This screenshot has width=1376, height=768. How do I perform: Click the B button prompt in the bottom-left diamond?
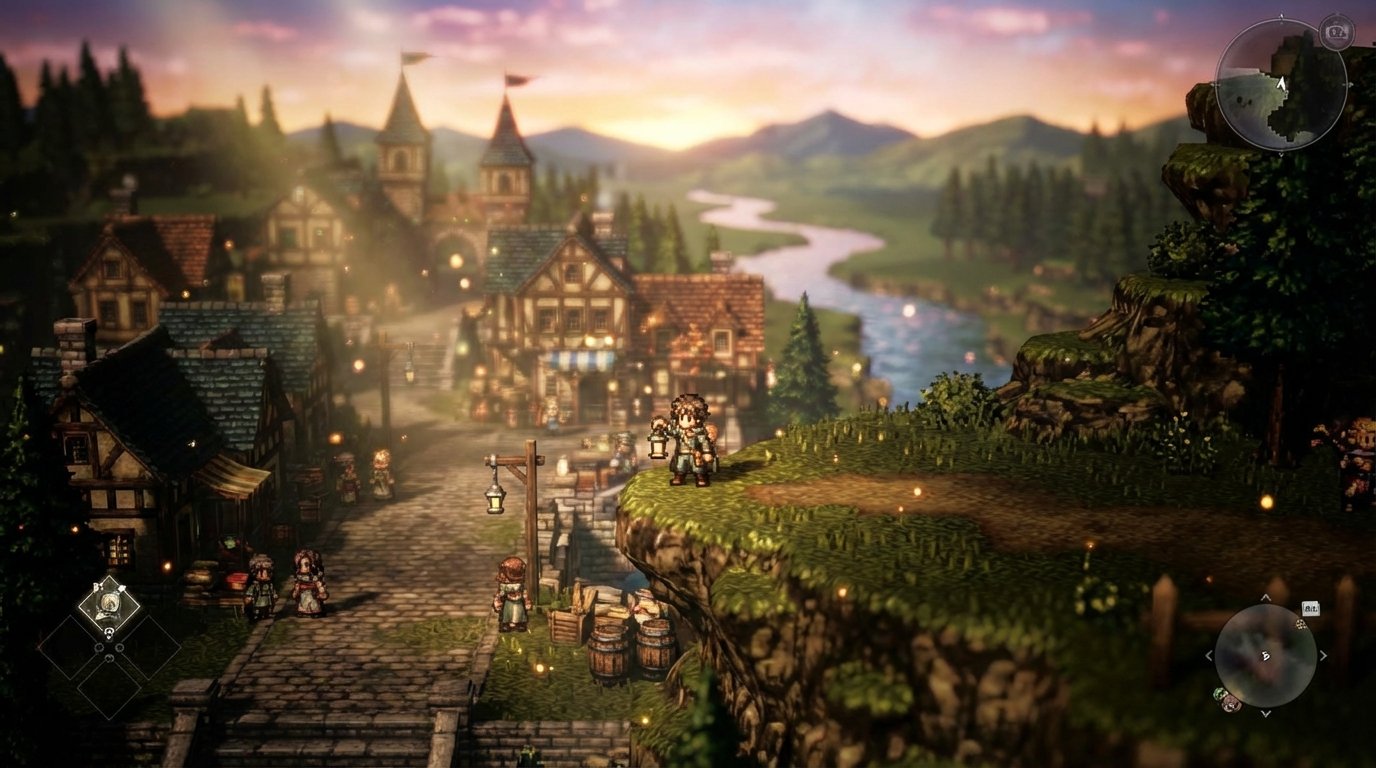[96, 586]
